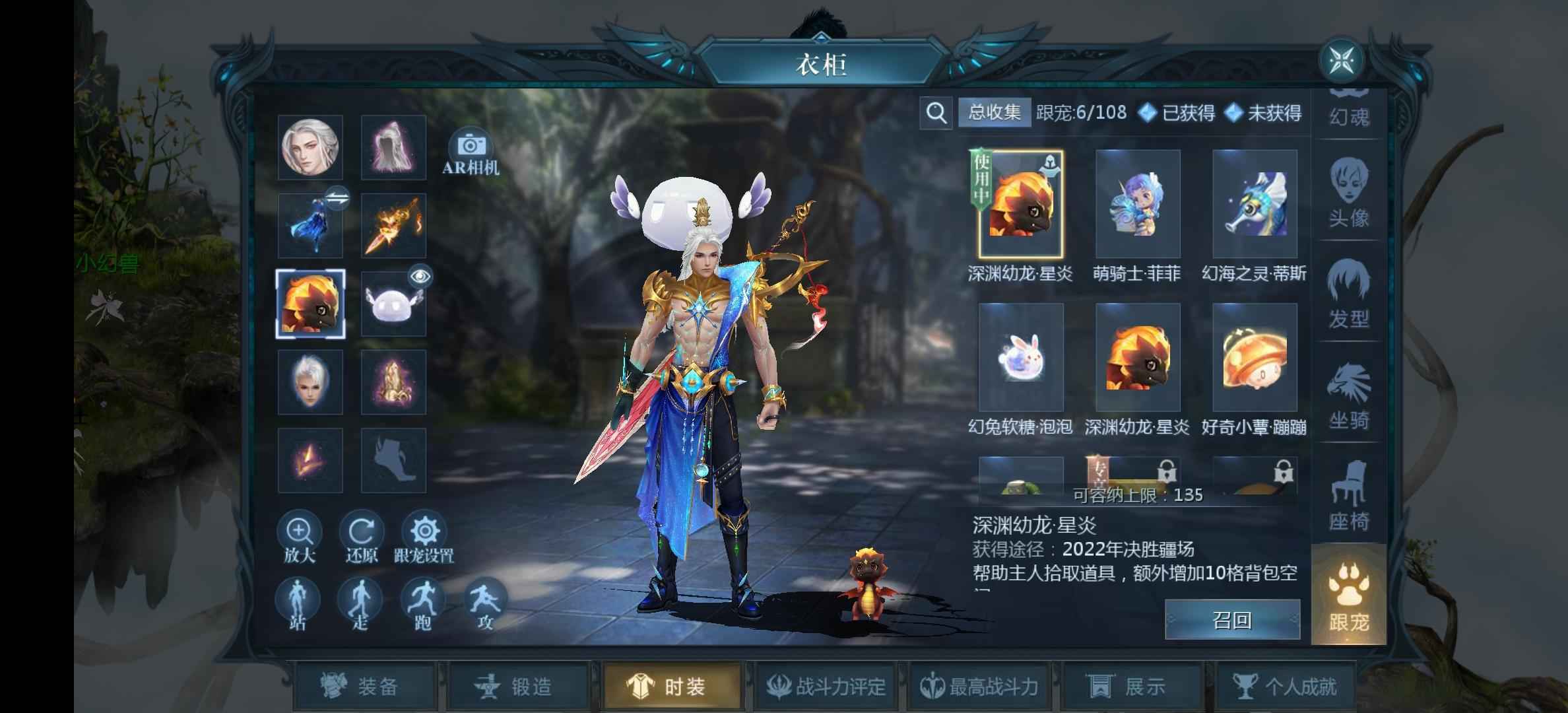Click the search magnifier button
This screenshot has width=1568, height=713.
935,114
